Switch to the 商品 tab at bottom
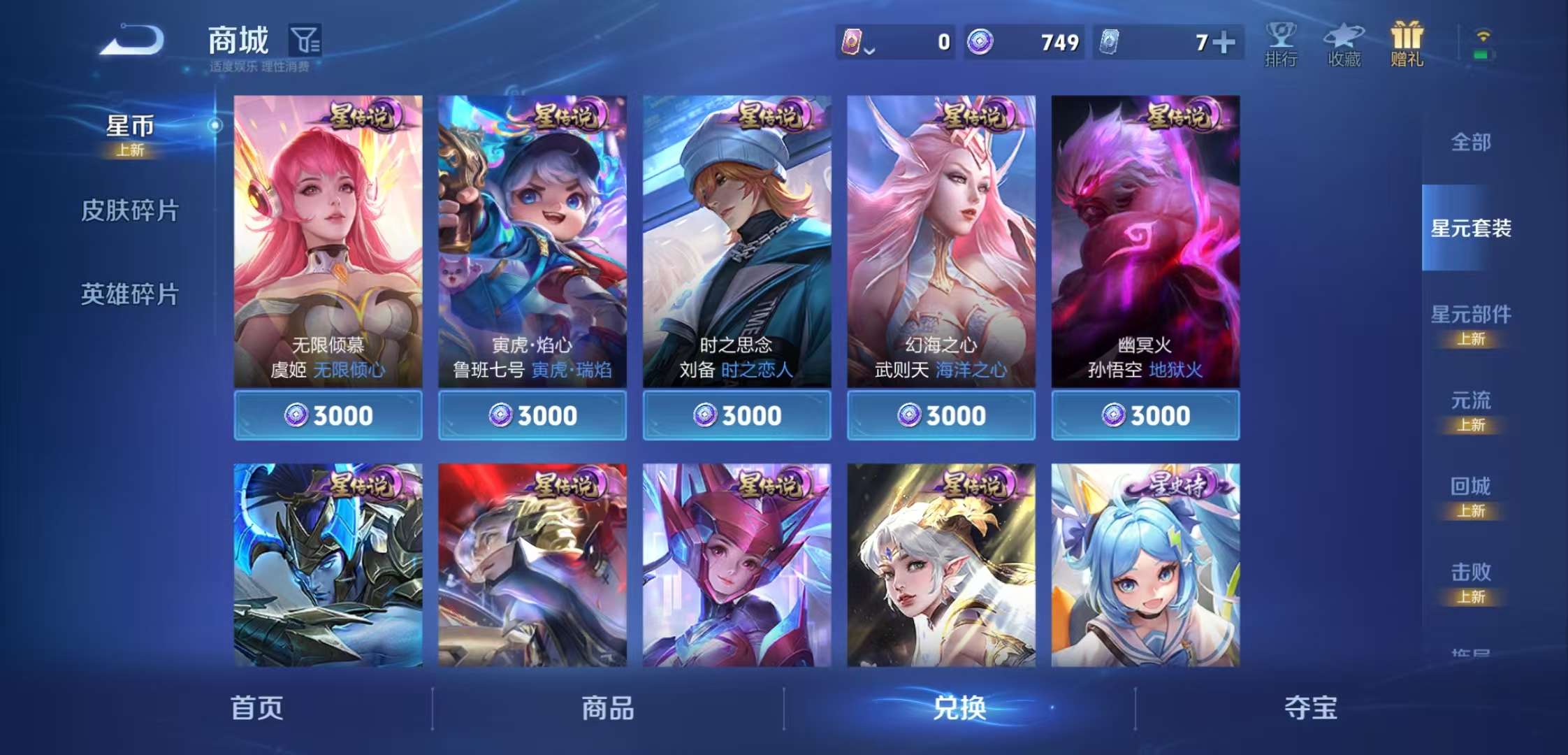This screenshot has height=755, width=1568. point(608,708)
